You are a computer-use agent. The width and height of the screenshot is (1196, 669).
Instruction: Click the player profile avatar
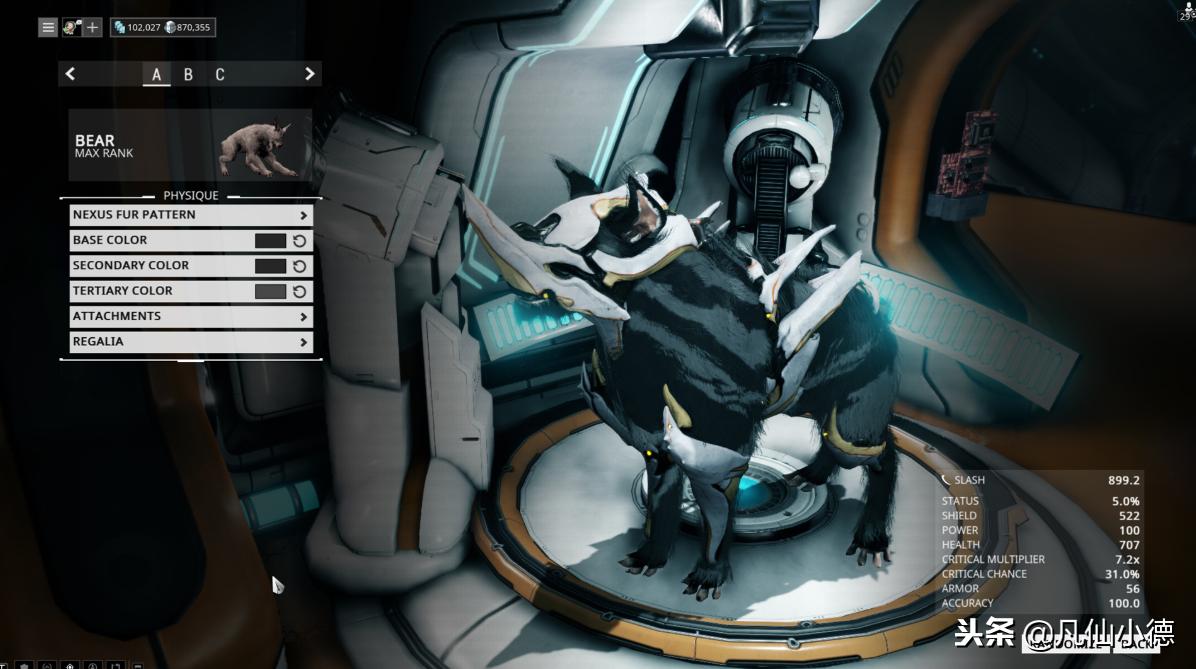click(x=71, y=27)
